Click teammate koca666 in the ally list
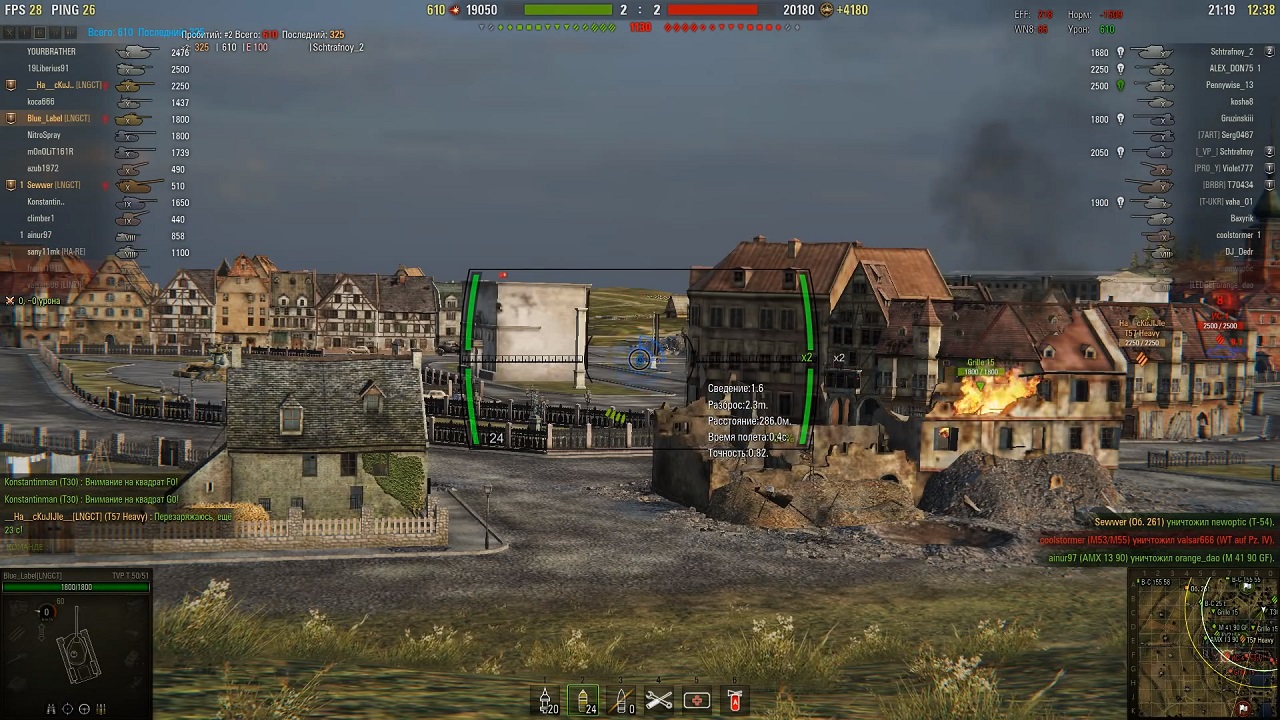The height and width of the screenshot is (720, 1280). click(x=41, y=102)
